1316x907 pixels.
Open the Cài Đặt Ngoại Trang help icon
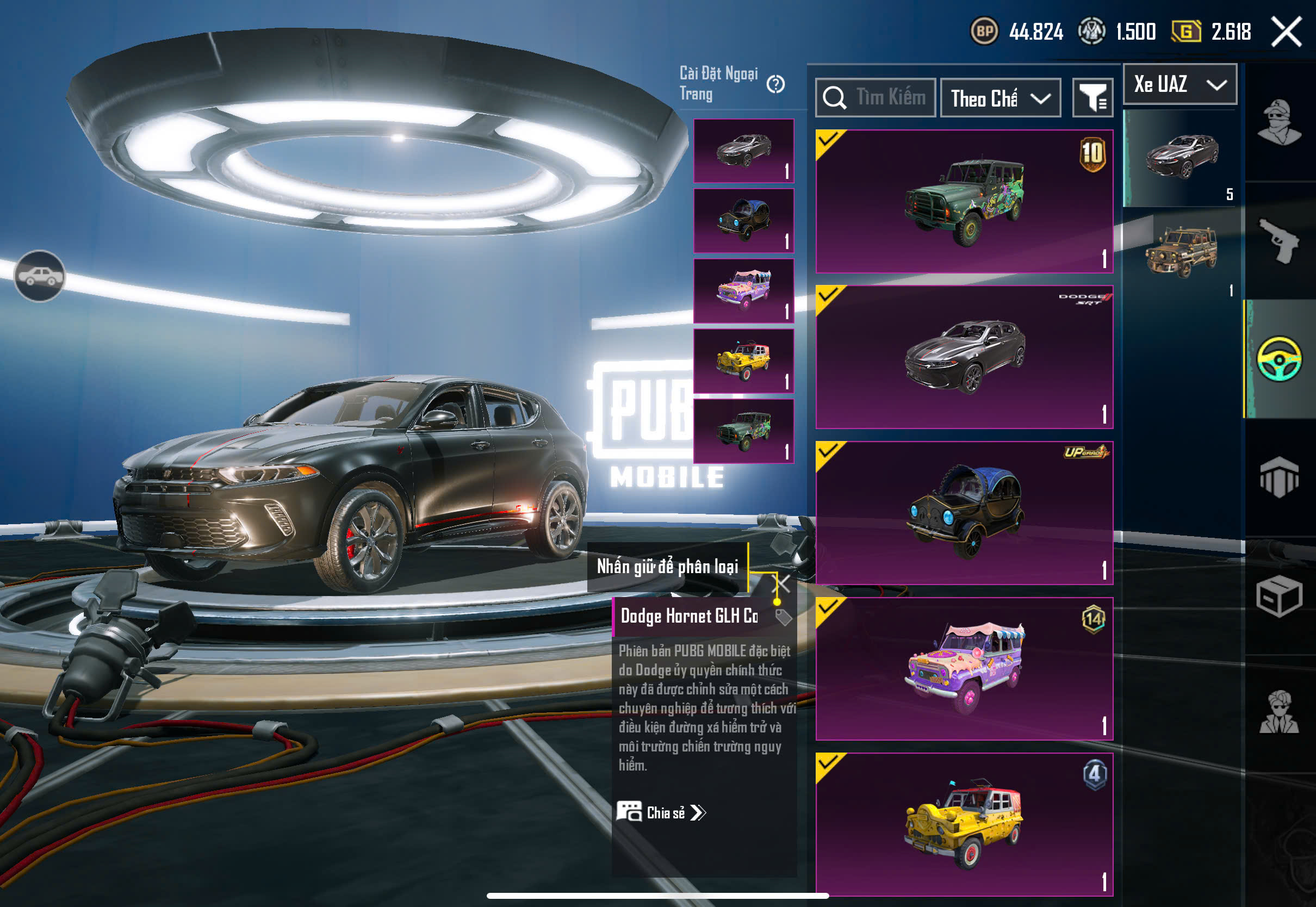coord(775,85)
